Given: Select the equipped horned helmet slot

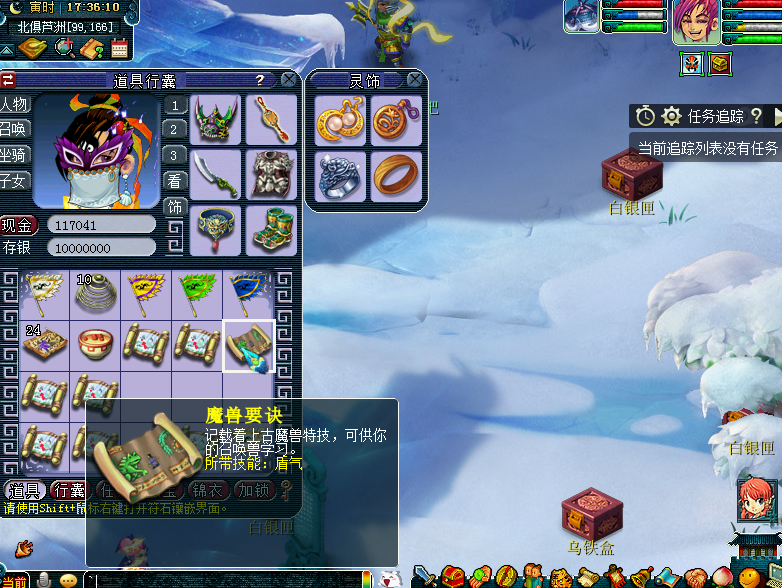Looking at the screenshot, I should [215, 120].
